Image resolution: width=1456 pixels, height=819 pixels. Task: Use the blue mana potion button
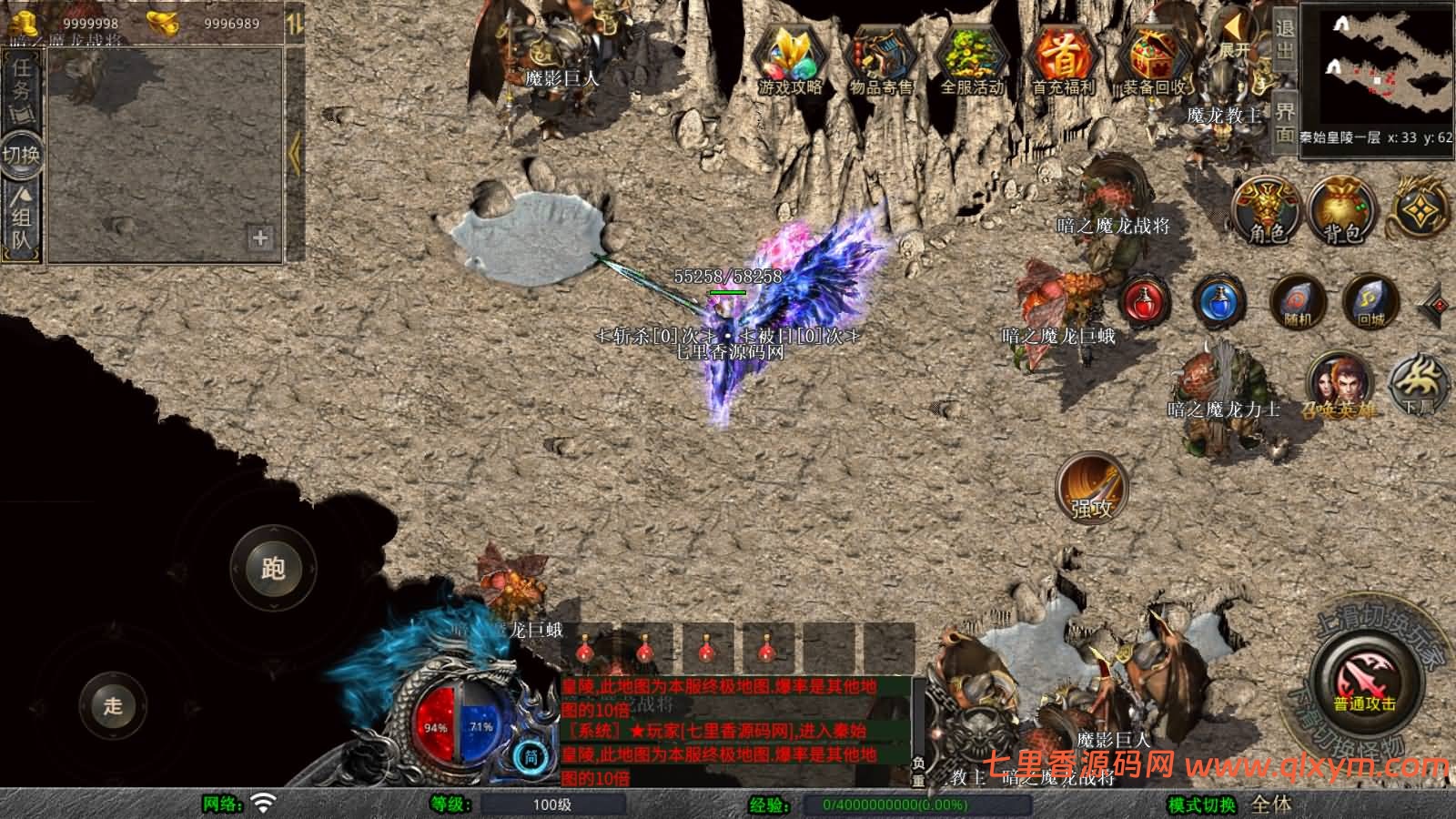(1219, 301)
